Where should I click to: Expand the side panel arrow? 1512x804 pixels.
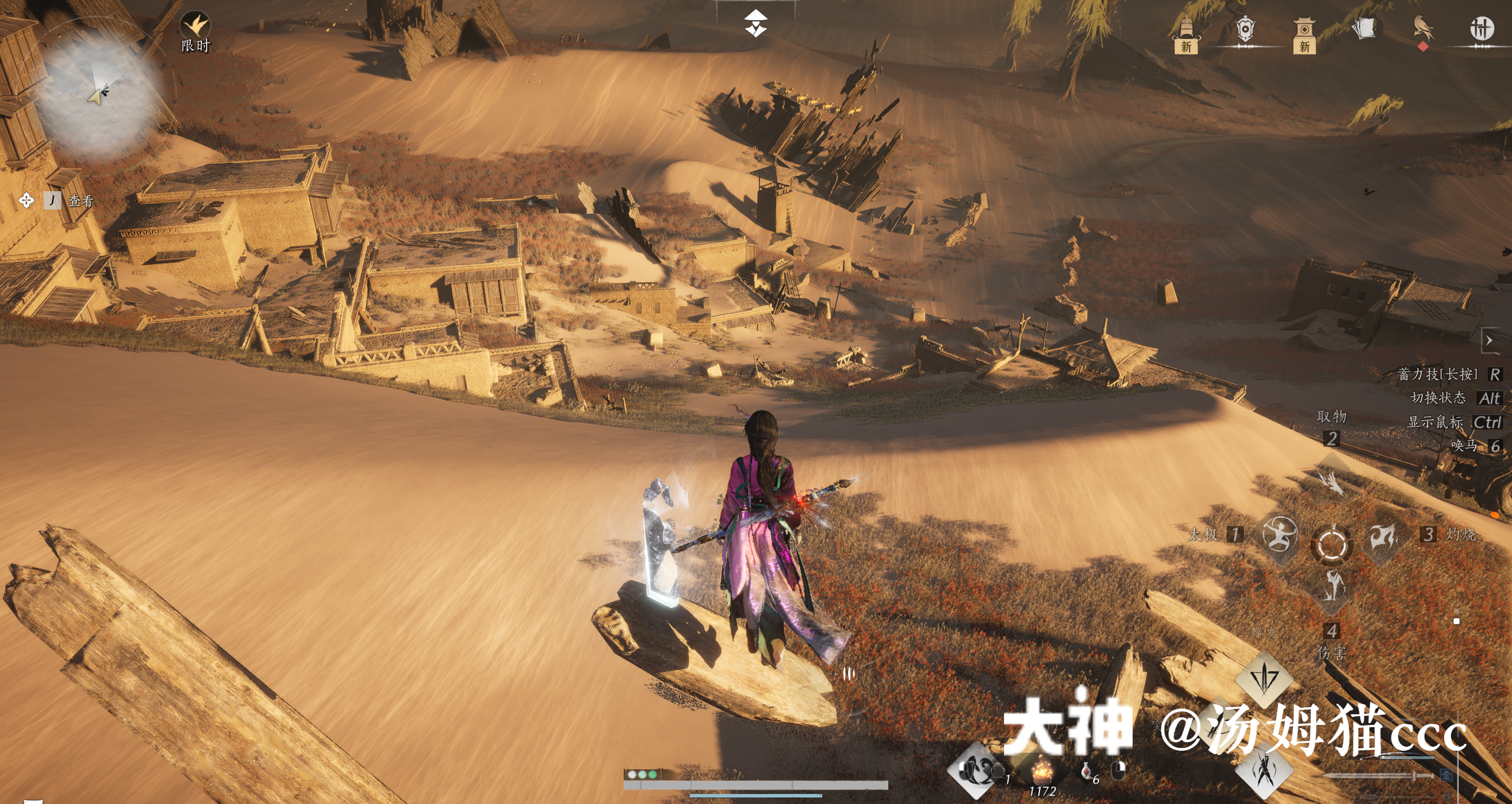point(1490,341)
